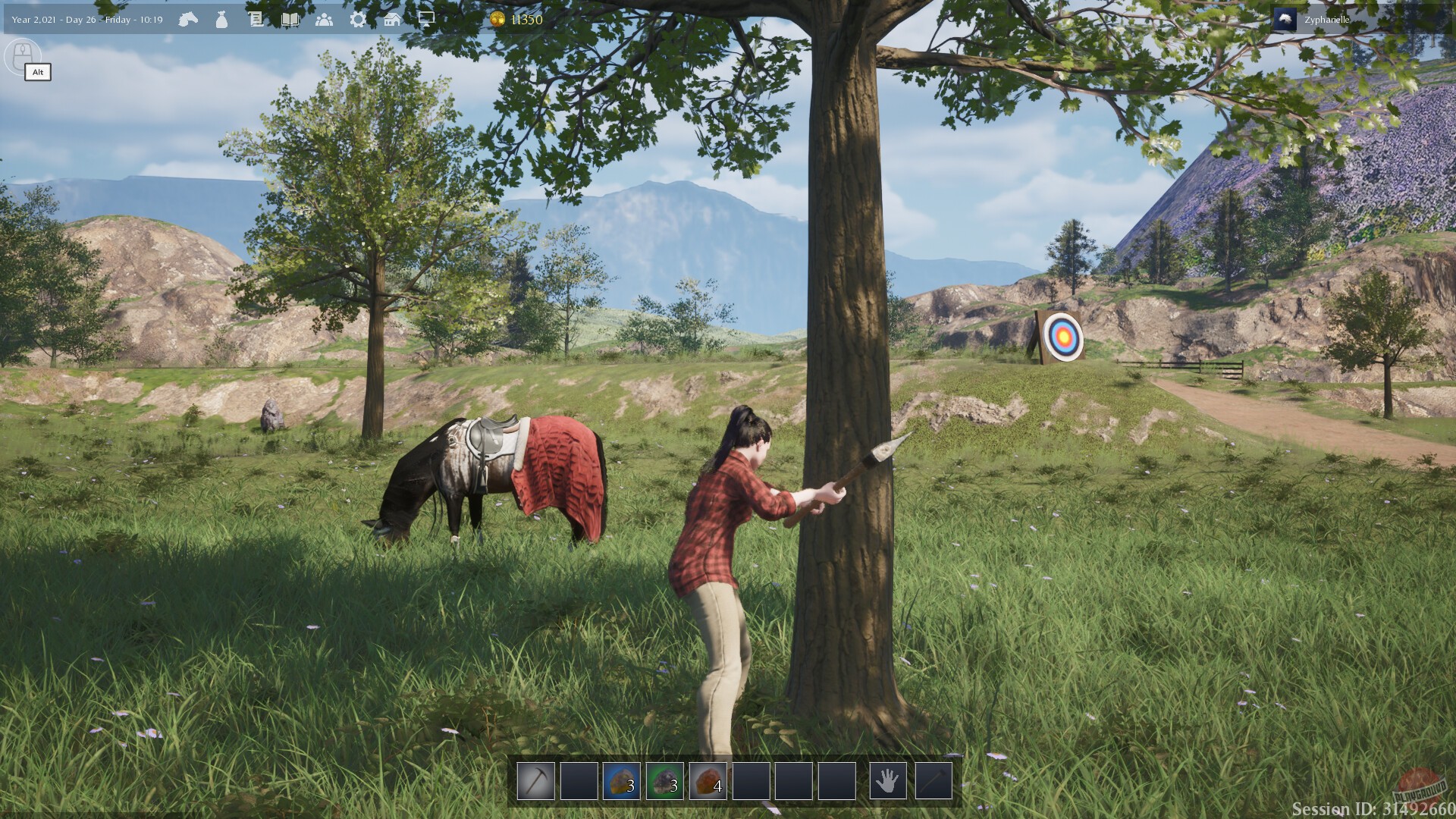The height and width of the screenshot is (819, 1456).
Task: Open the social/group icon
Action: [325, 18]
